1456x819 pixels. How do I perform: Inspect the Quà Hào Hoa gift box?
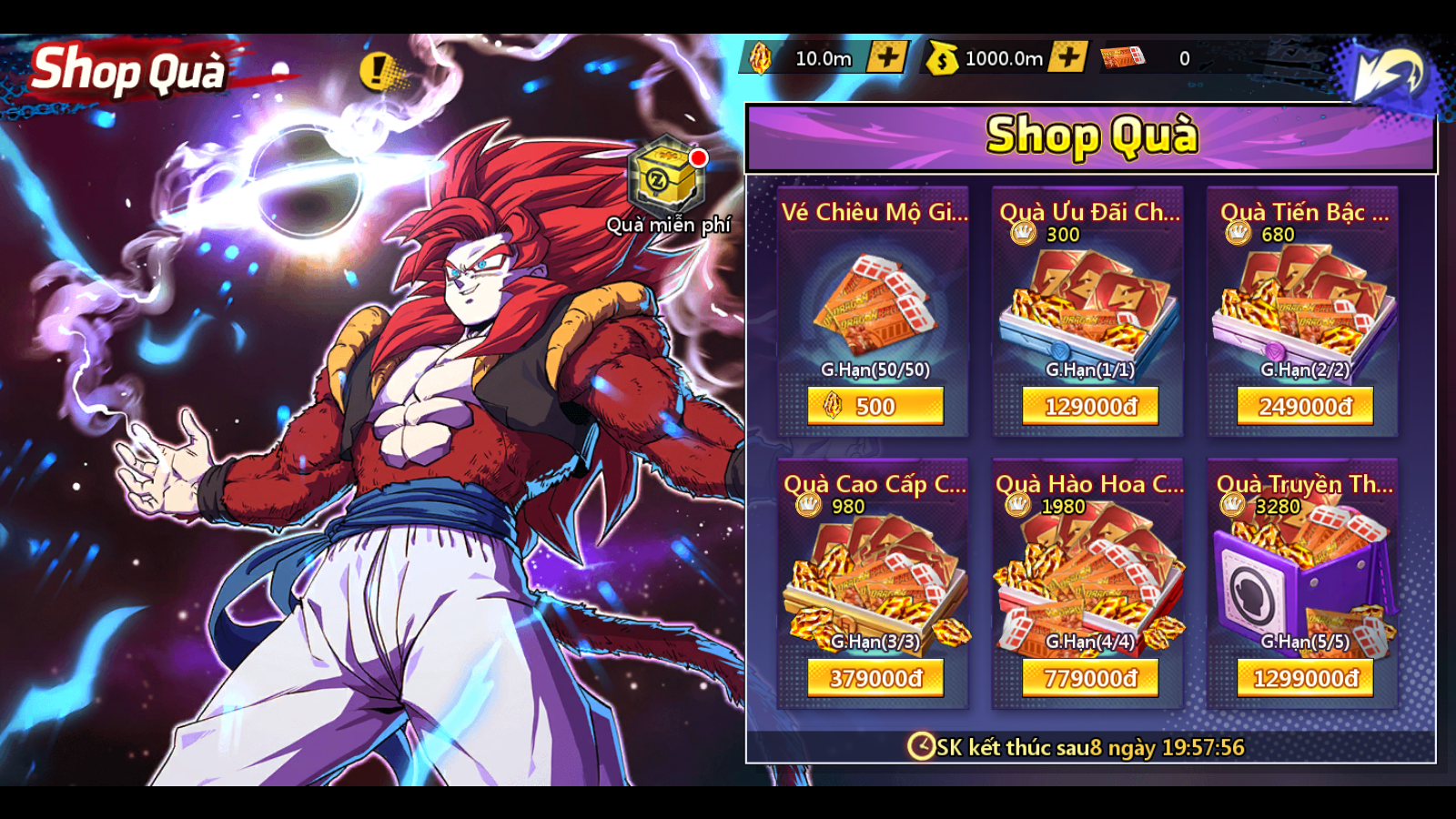(x=1090, y=578)
